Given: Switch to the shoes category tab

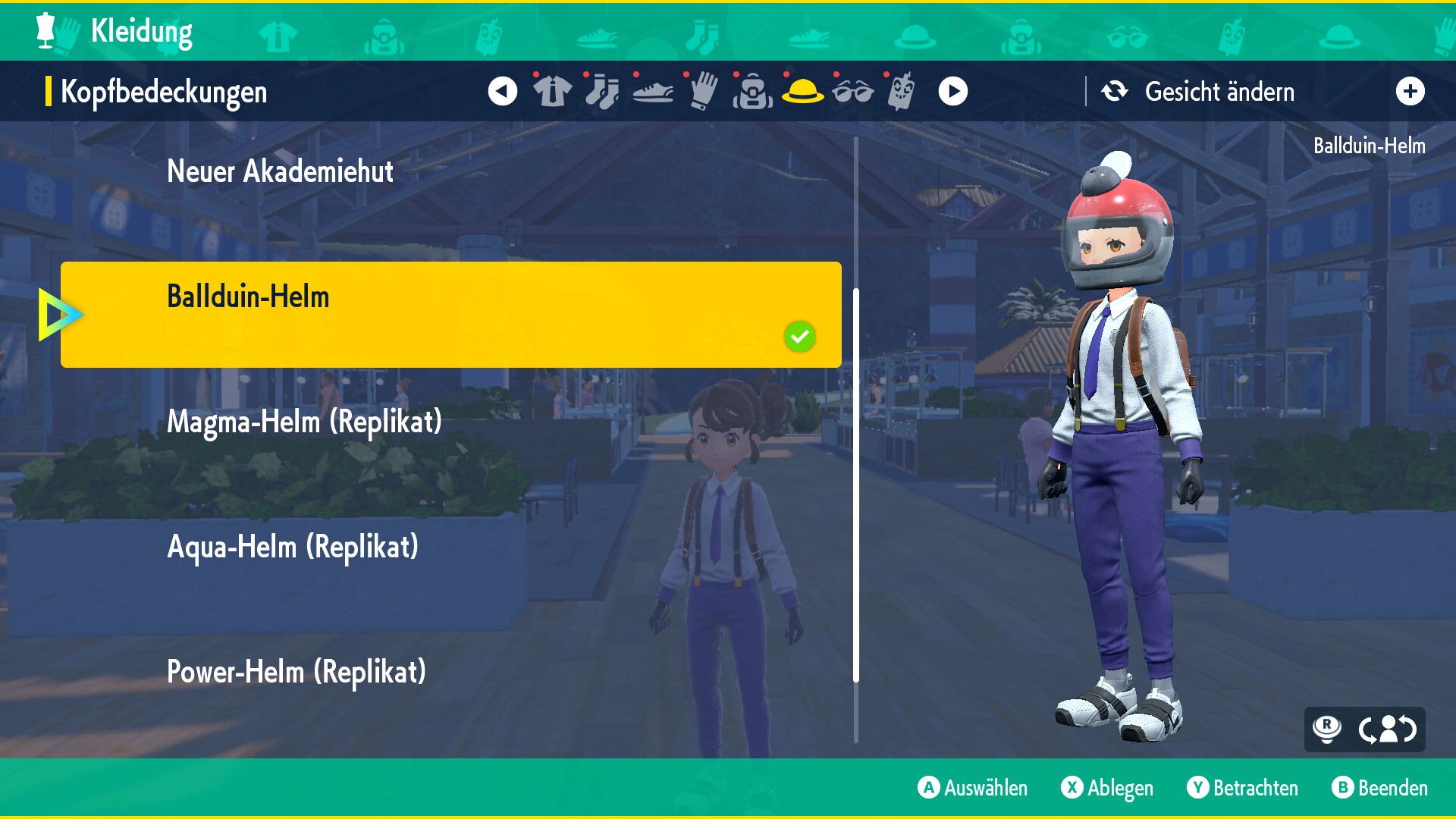Looking at the screenshot, I should (652, 92).
